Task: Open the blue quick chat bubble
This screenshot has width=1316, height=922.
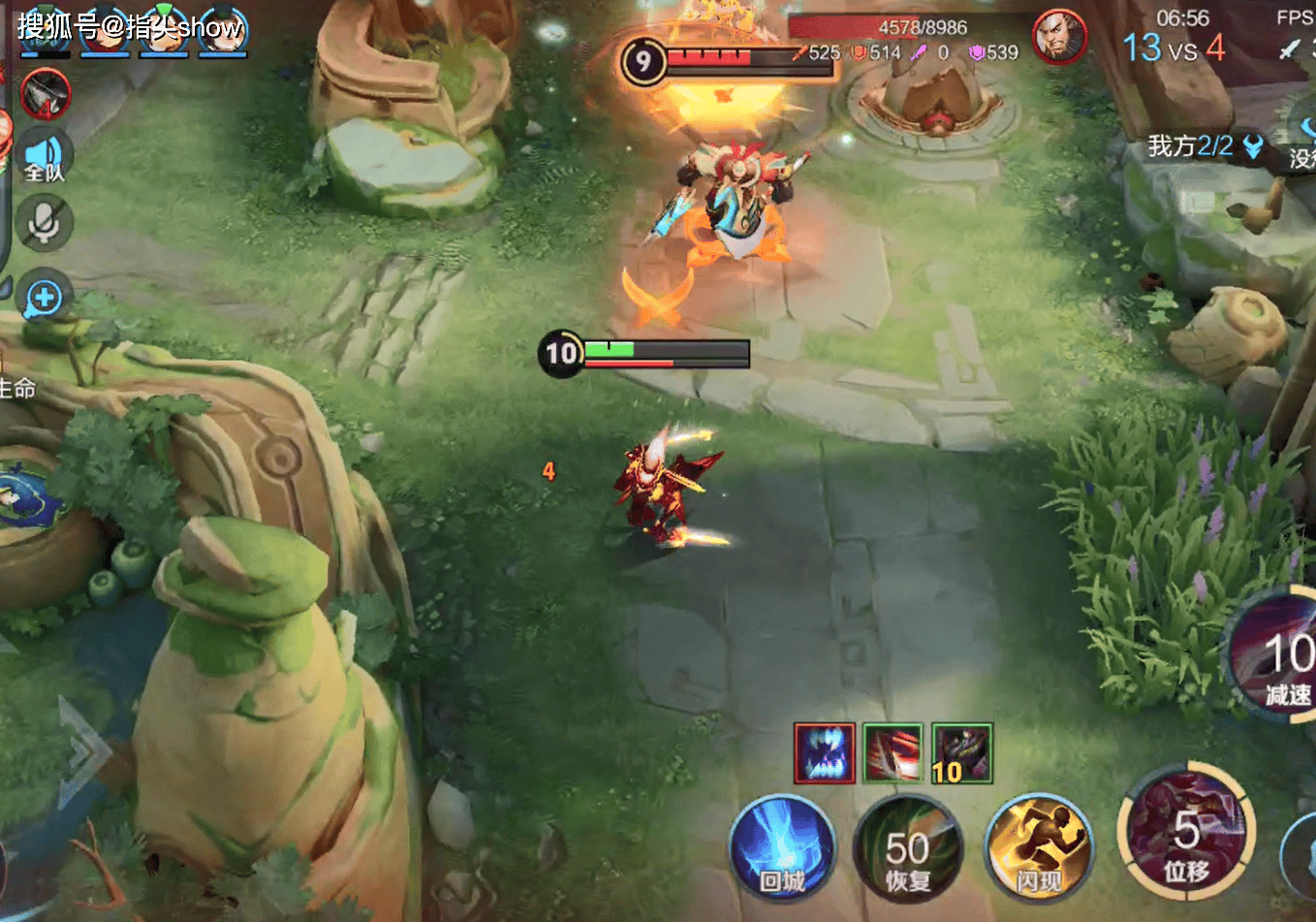Action: tap(45, 297)
